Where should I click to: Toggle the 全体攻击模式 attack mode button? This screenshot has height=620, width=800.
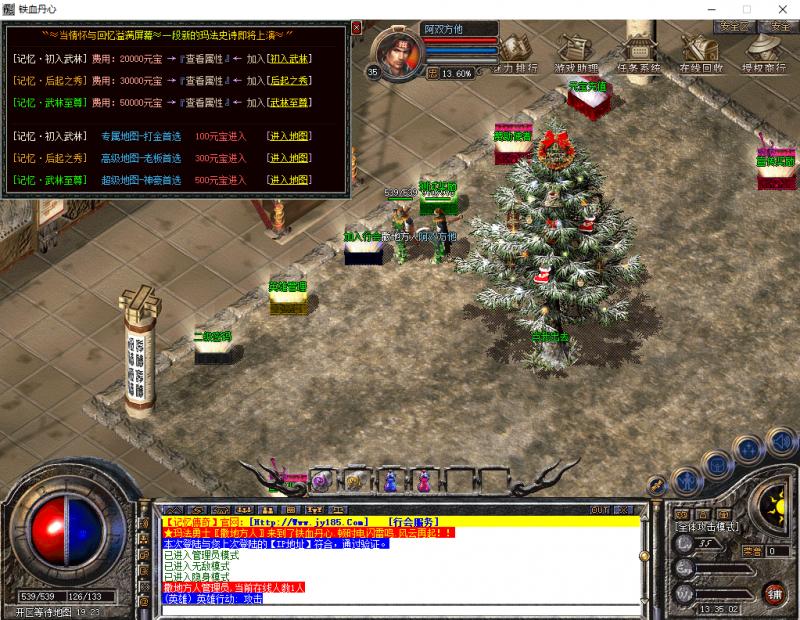pyautogui.click(x=705, y=526)
